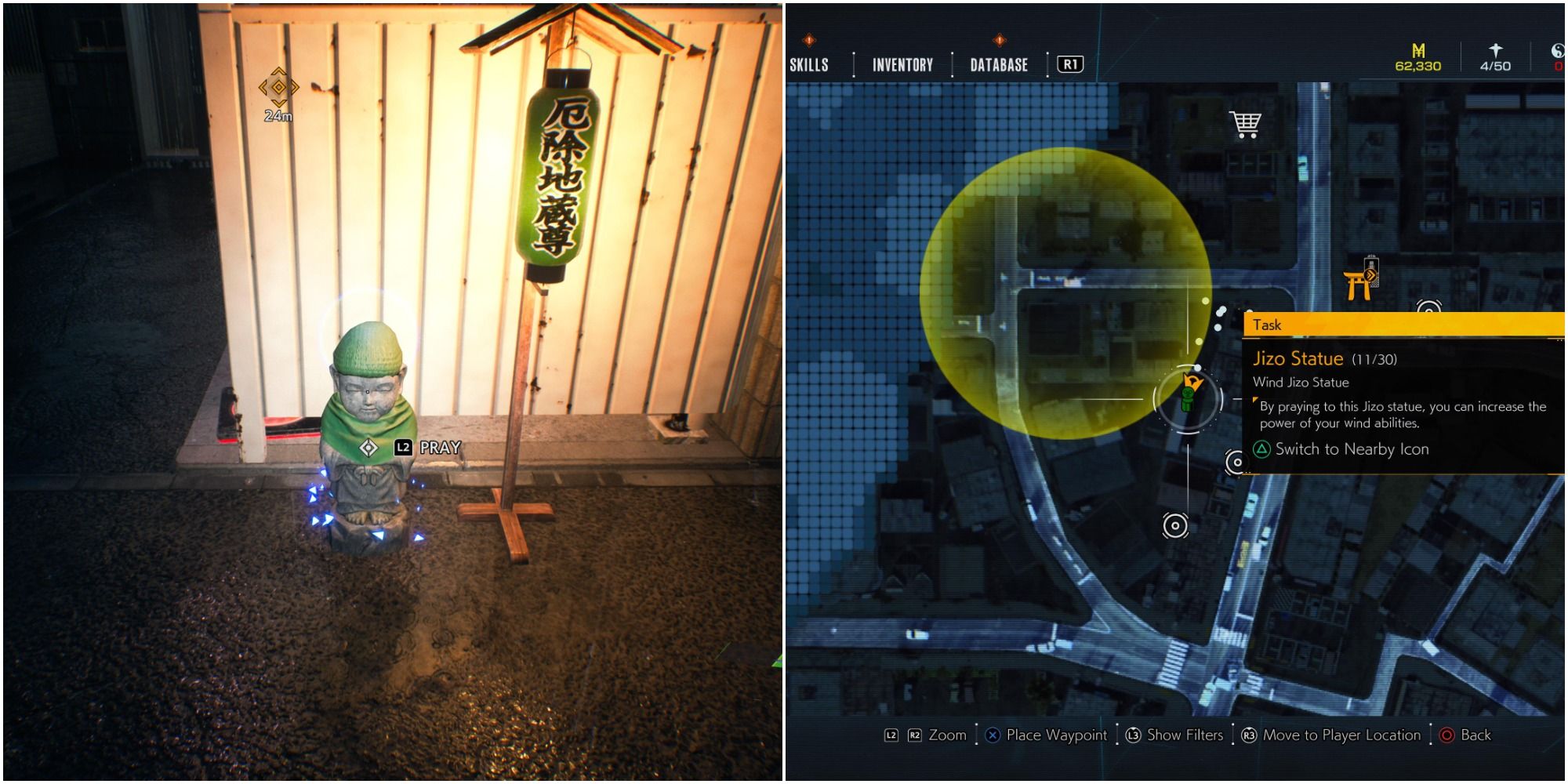Open the Inventory tab
Image resolution: width=1568 pixels, height=784 pixels.
[902, 65]
